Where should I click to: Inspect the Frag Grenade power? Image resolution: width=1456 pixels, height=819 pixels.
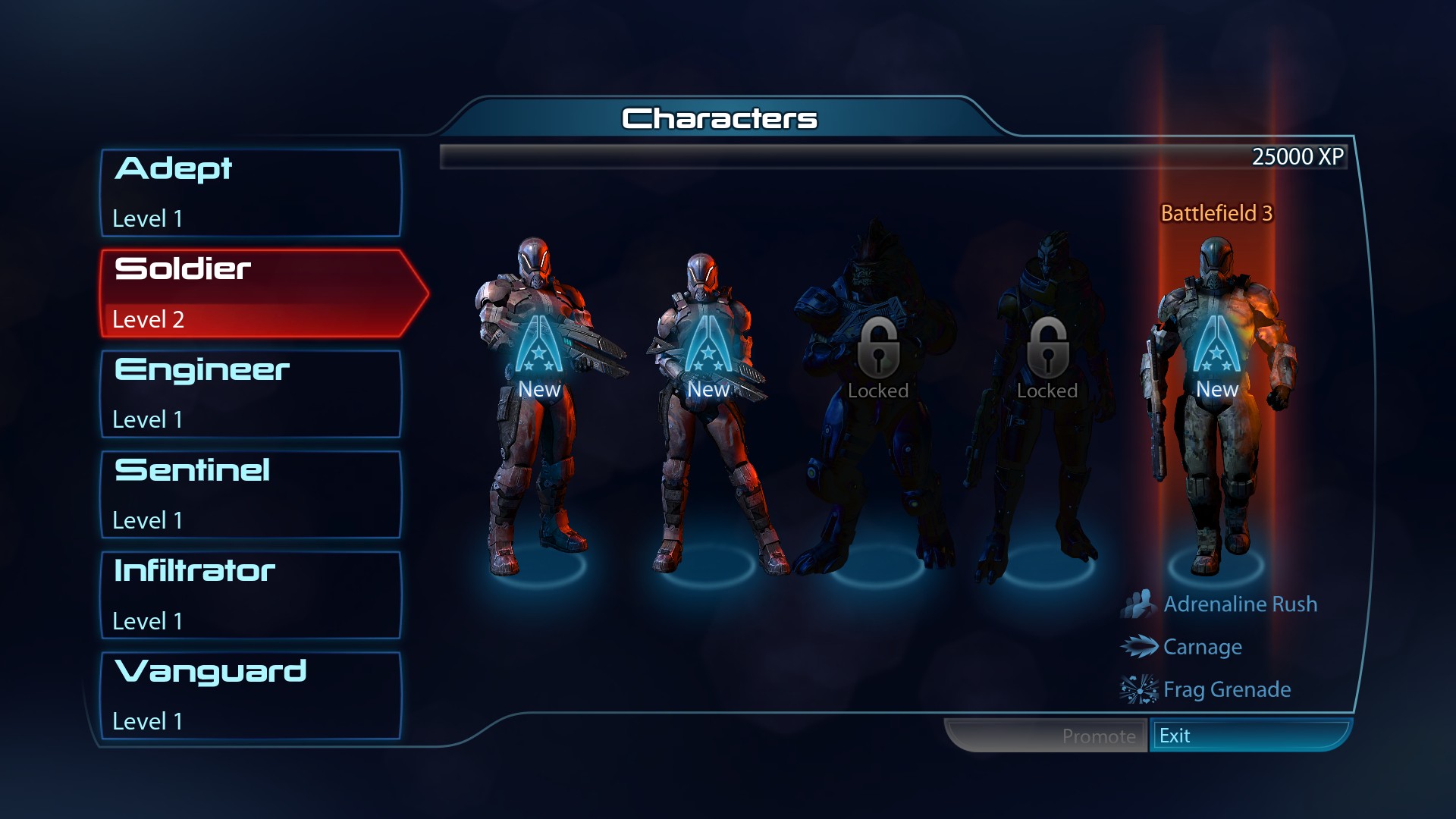(1226, 689)
